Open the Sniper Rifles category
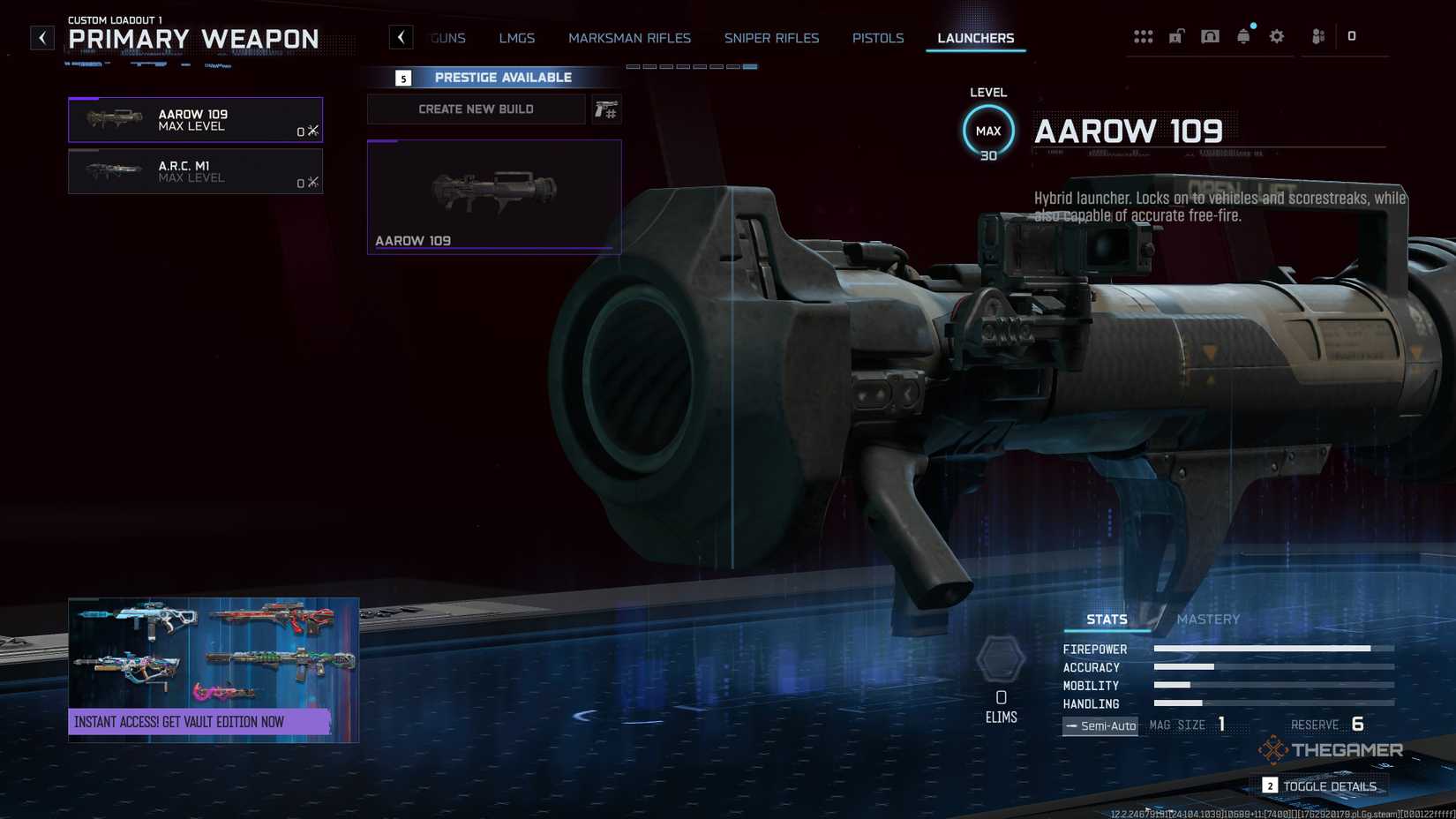The image size is (1456, 819). pos(771,38)
